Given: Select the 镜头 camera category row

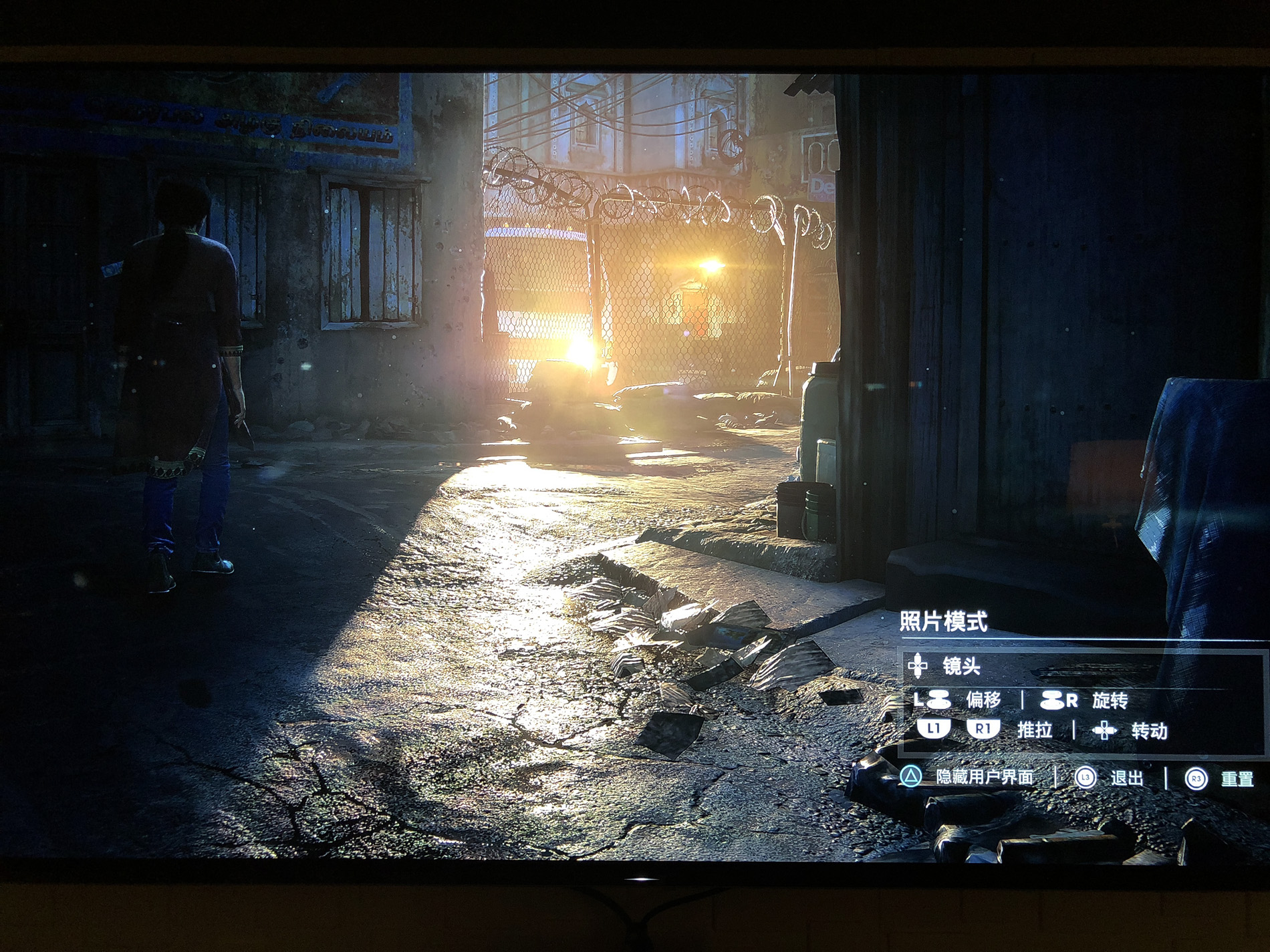Looking at the screenshot, I should point(961,665).
